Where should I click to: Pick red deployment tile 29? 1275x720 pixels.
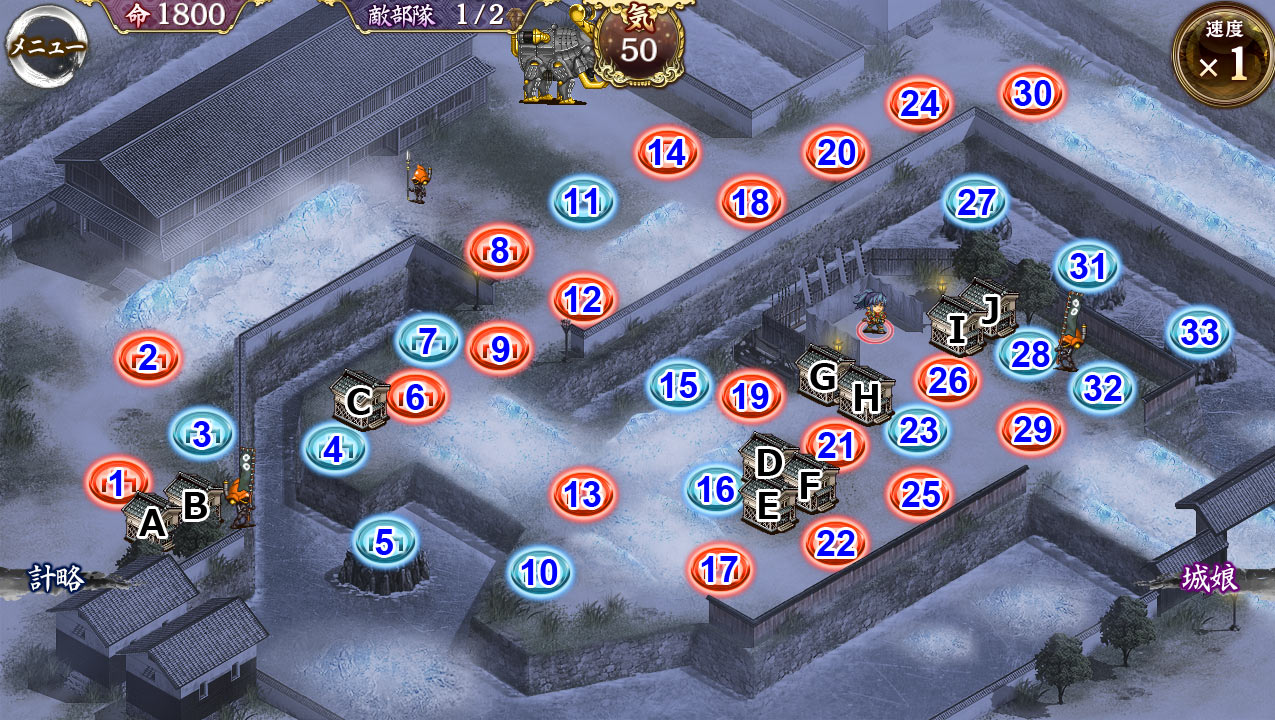(x=1032, y=430)
